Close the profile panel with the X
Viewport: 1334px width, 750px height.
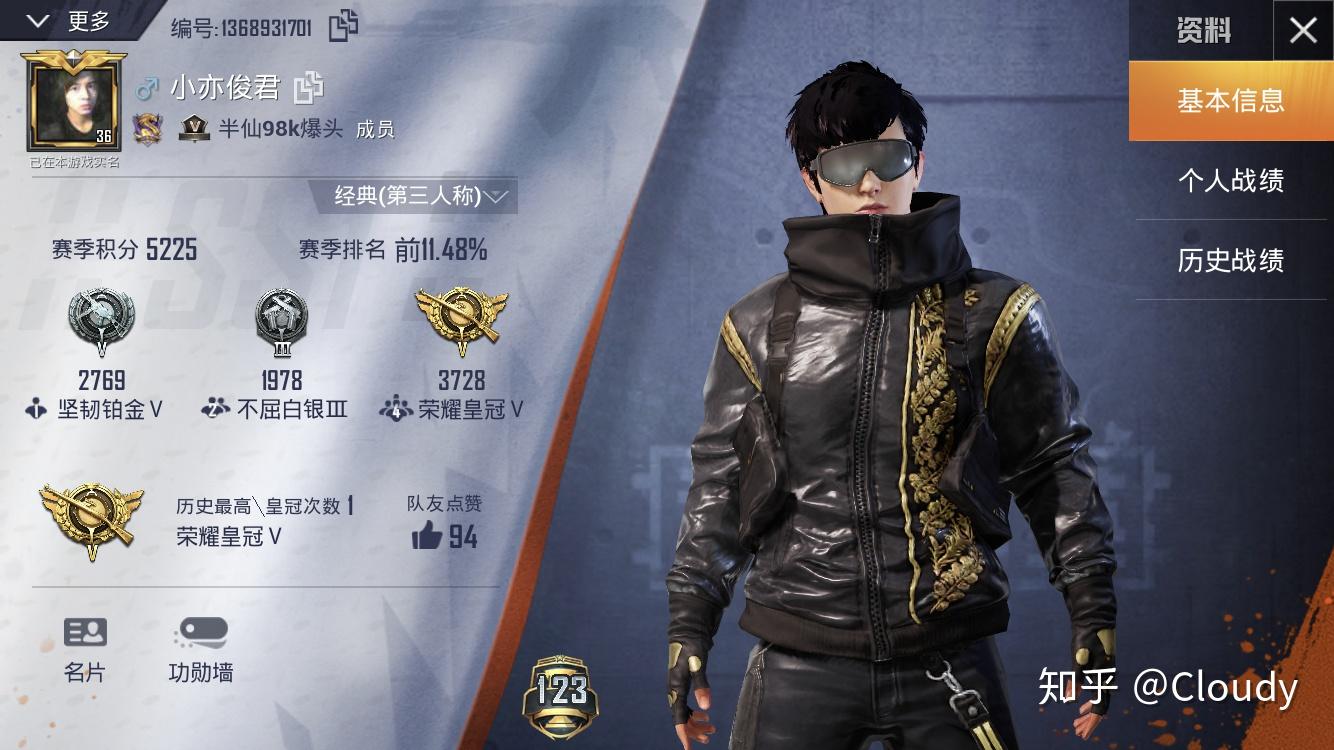click(1302, 31)
